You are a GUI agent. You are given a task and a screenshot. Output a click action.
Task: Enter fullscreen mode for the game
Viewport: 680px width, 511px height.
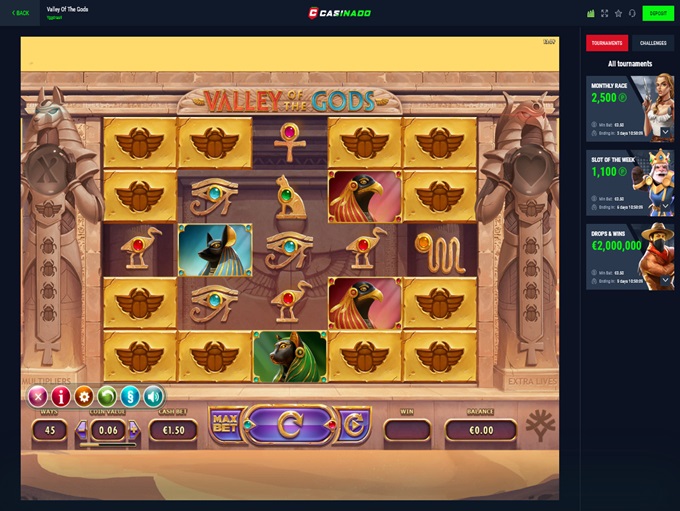pyautogui.click(x=604, y=13)
